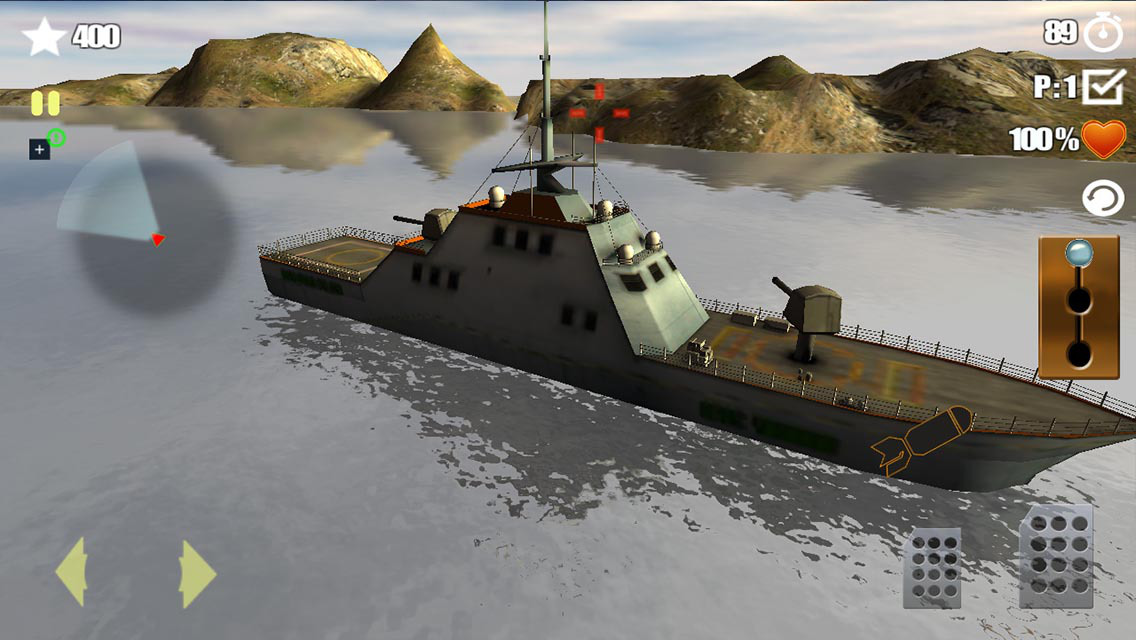Click the gear shift lever knob
The height and width of the screenshot is (640, 1136).
point(1078,254)
